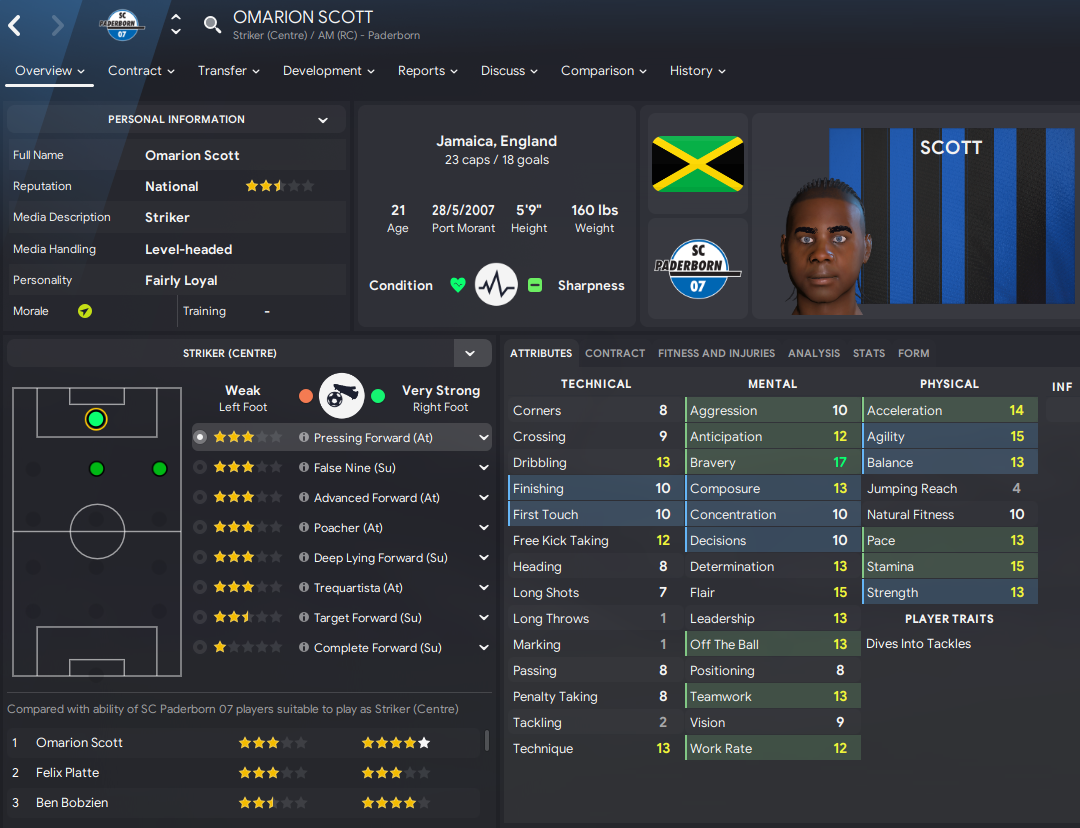Choose the Poacher (At) role
Viewport: 1080px width, 828px height.
point(348,528)
